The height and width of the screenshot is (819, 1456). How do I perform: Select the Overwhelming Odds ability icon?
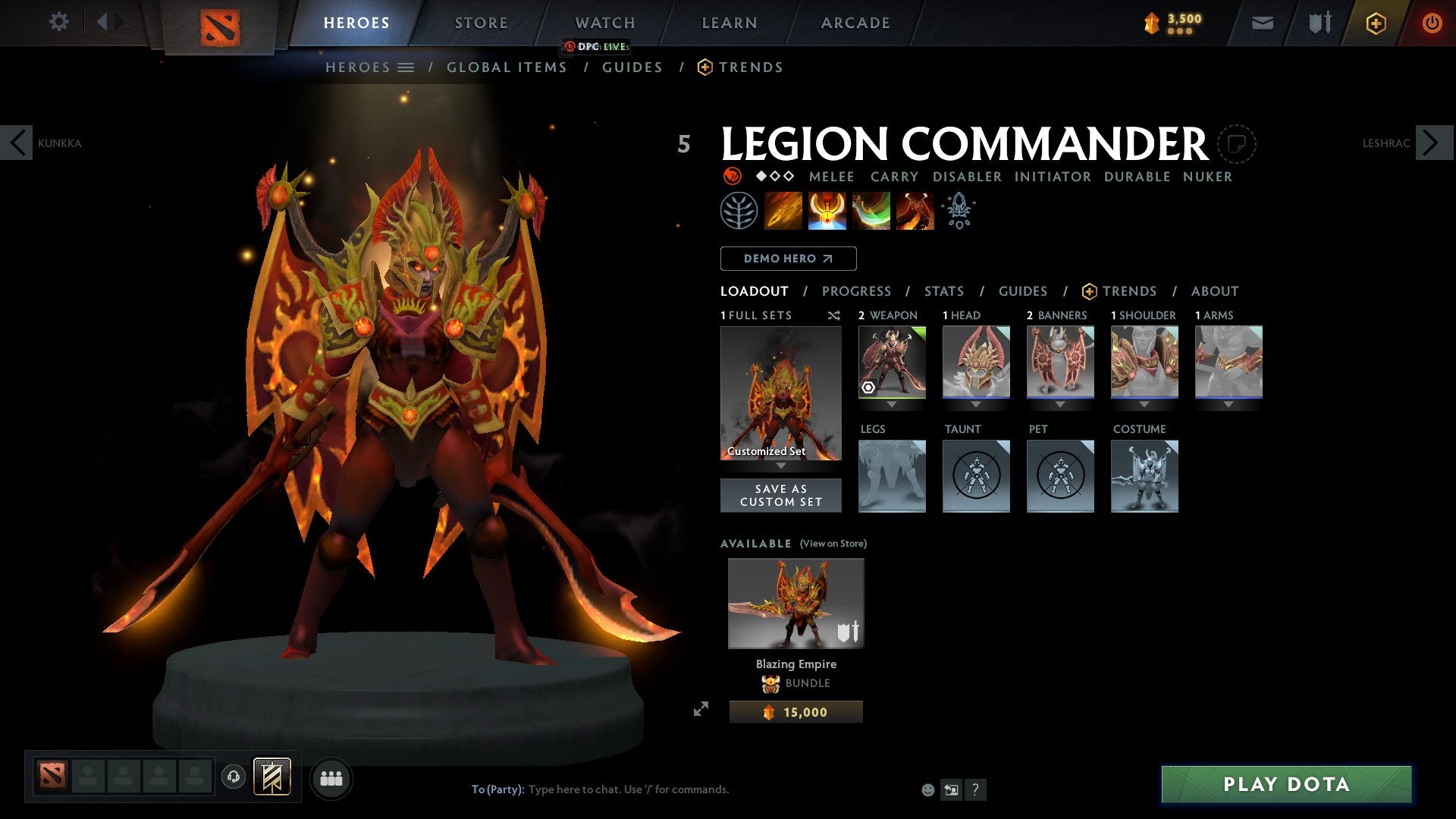784,211
